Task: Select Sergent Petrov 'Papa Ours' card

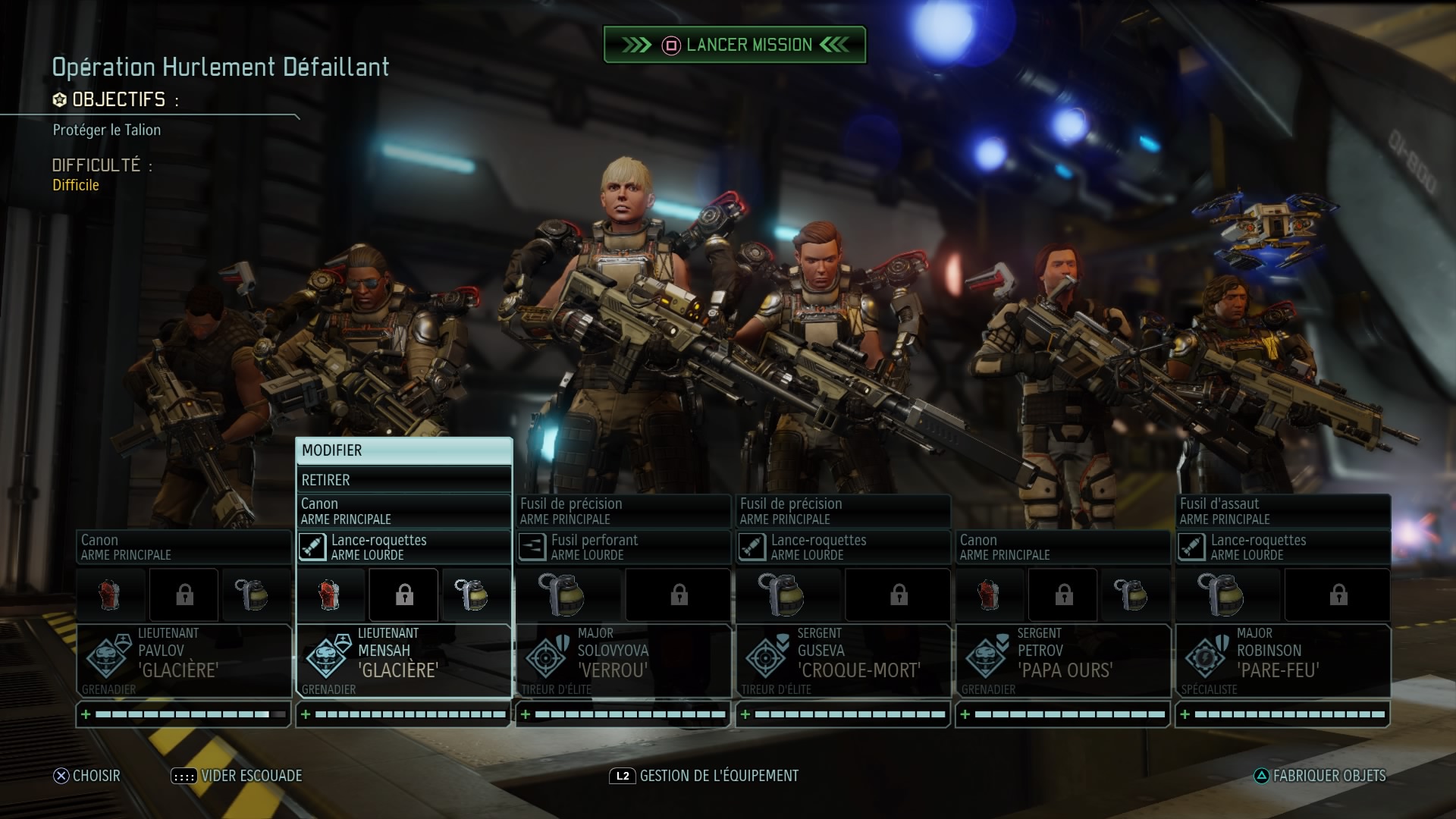Action: pyautogui.click(x=1063, y=660)
